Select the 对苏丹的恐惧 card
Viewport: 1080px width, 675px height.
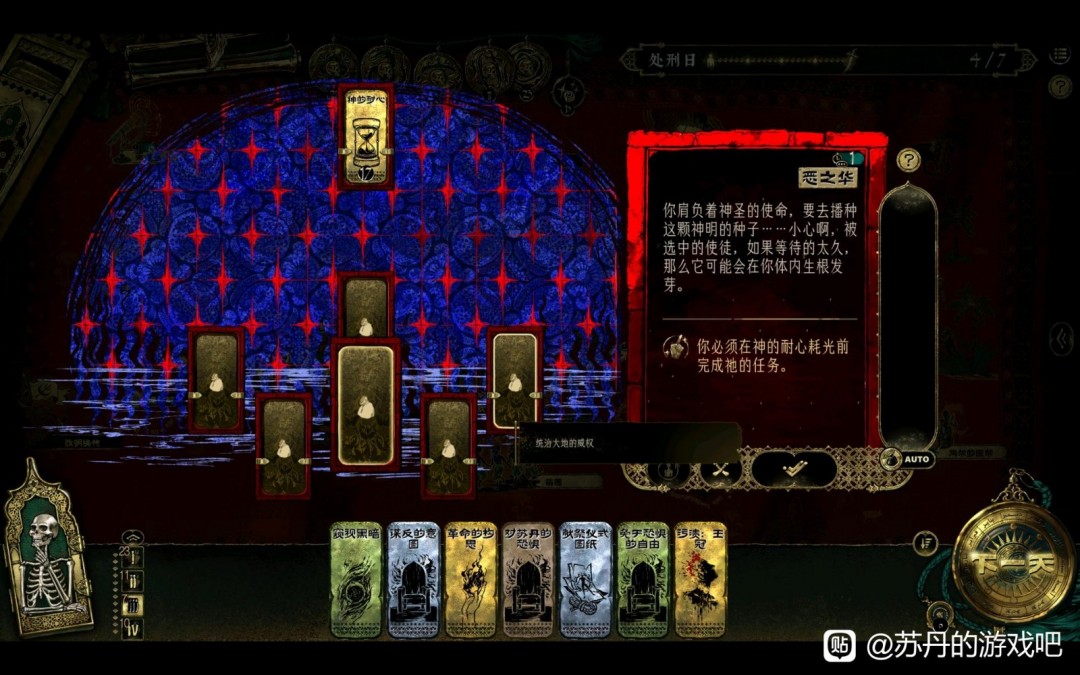point(528,580)
